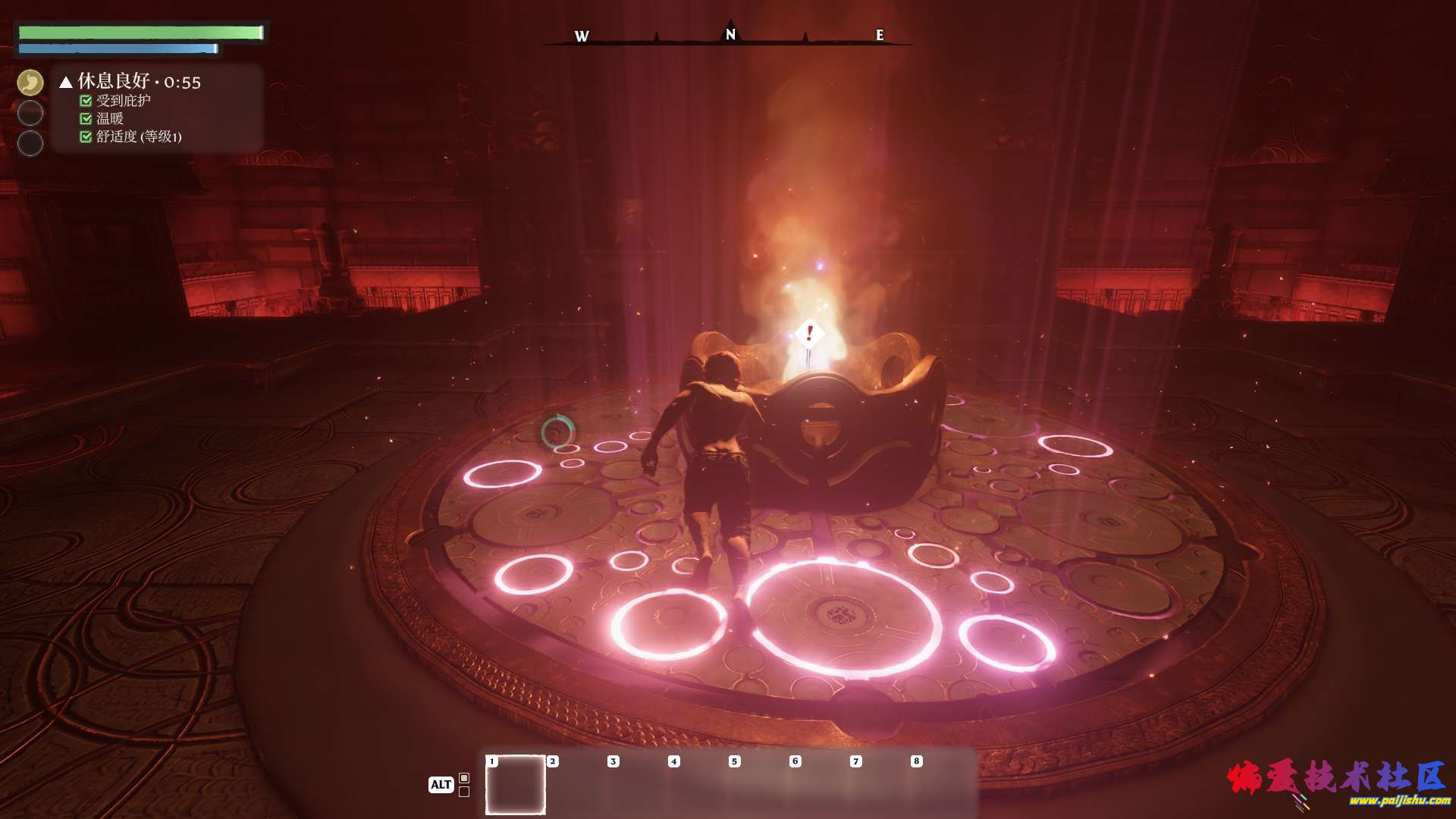Click the red exclamation diamond marker
This screenshot has width=1456, height=819.
(x=809, y=333)
